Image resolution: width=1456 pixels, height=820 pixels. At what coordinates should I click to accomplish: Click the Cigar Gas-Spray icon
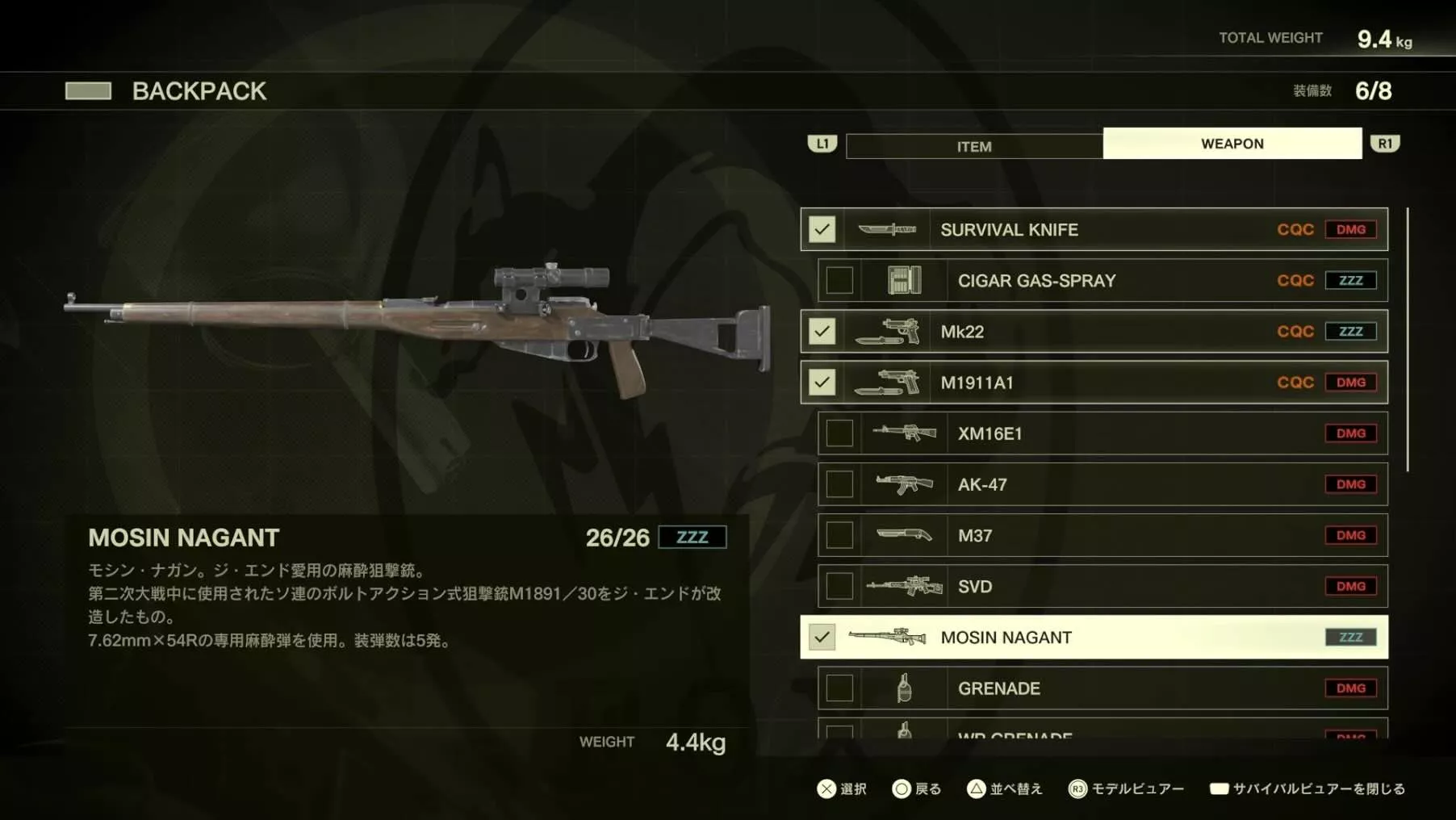click(x=904, y=280)
